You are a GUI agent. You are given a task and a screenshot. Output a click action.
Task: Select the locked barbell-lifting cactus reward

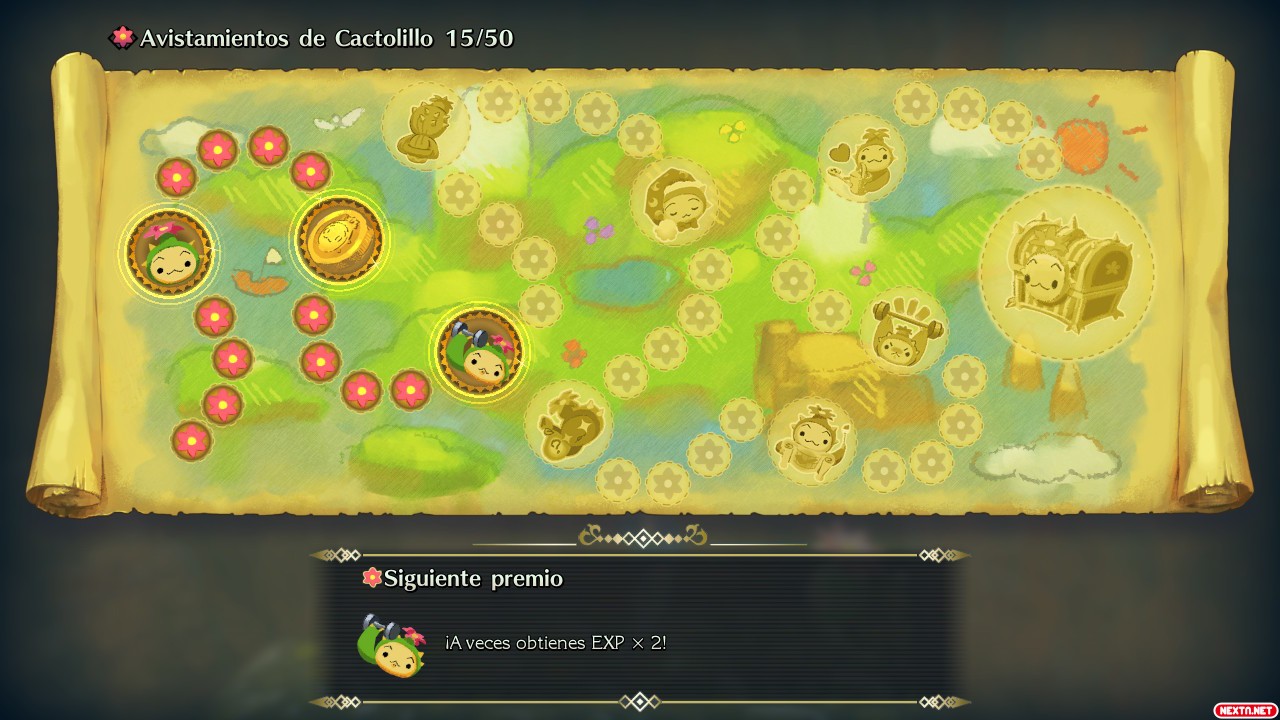coord(903,329)
